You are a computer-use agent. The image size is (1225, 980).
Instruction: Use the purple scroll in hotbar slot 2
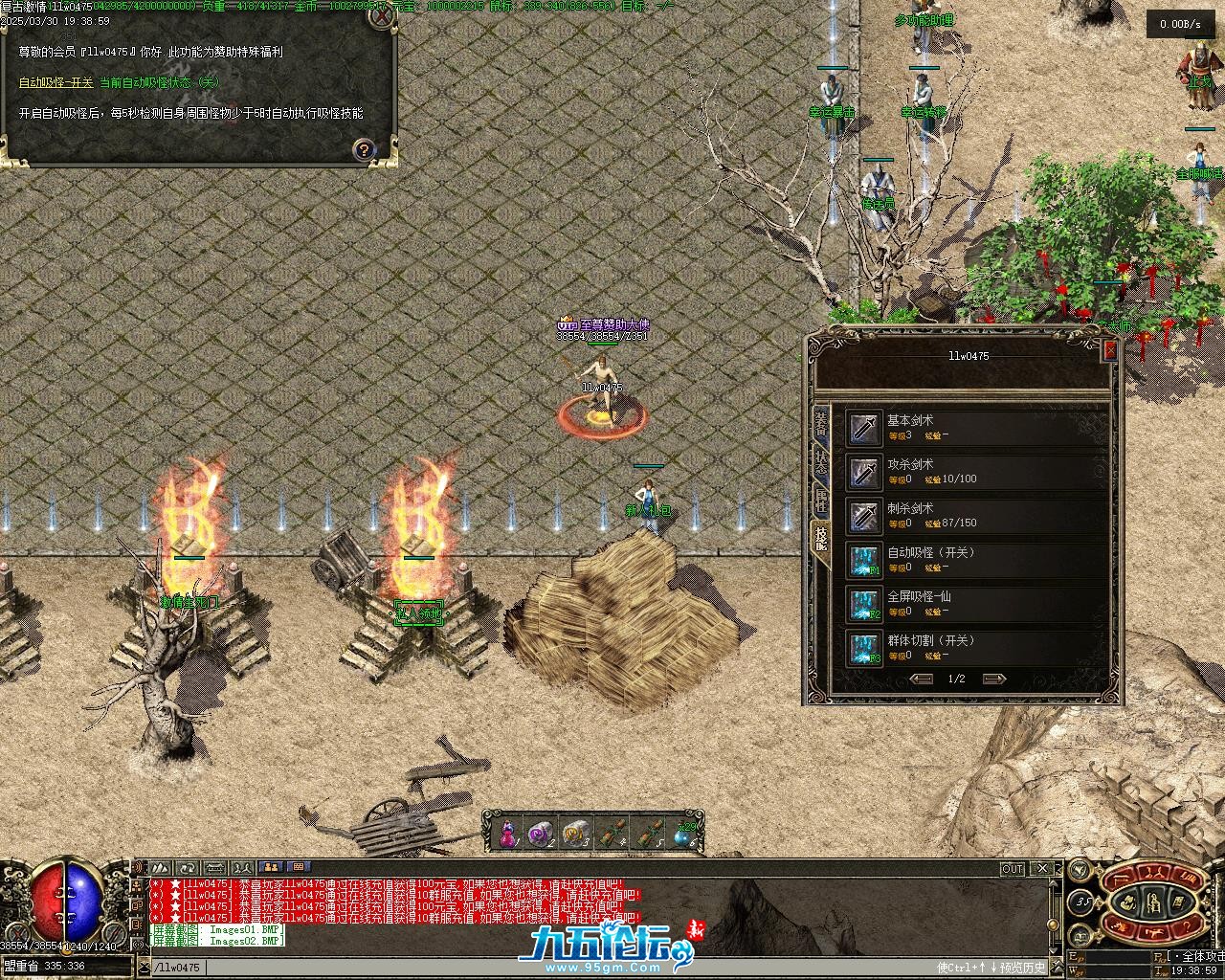tap(541, 833)
